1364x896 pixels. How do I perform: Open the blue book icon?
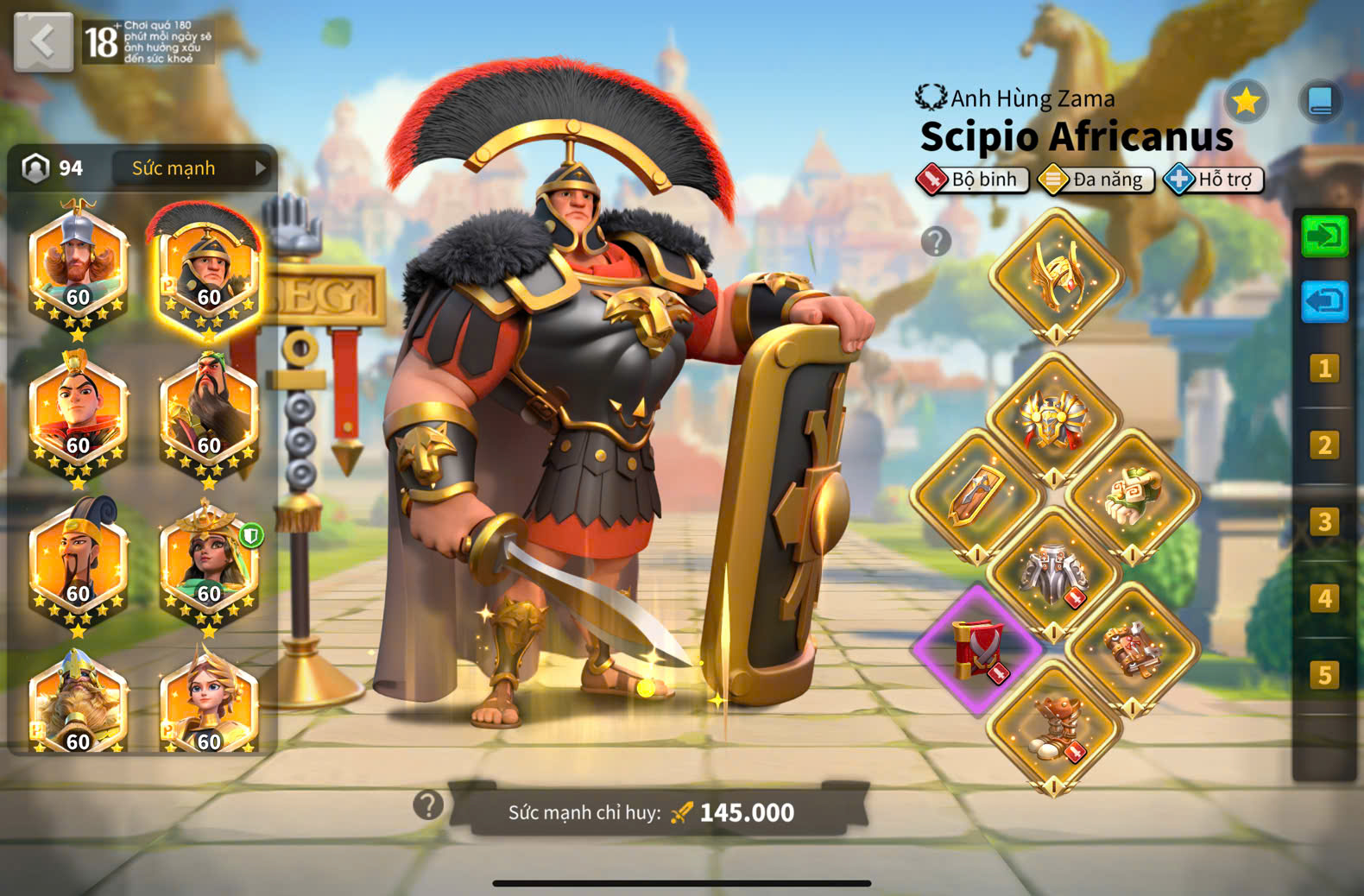pyautogui.click(x=1320, y=102)
